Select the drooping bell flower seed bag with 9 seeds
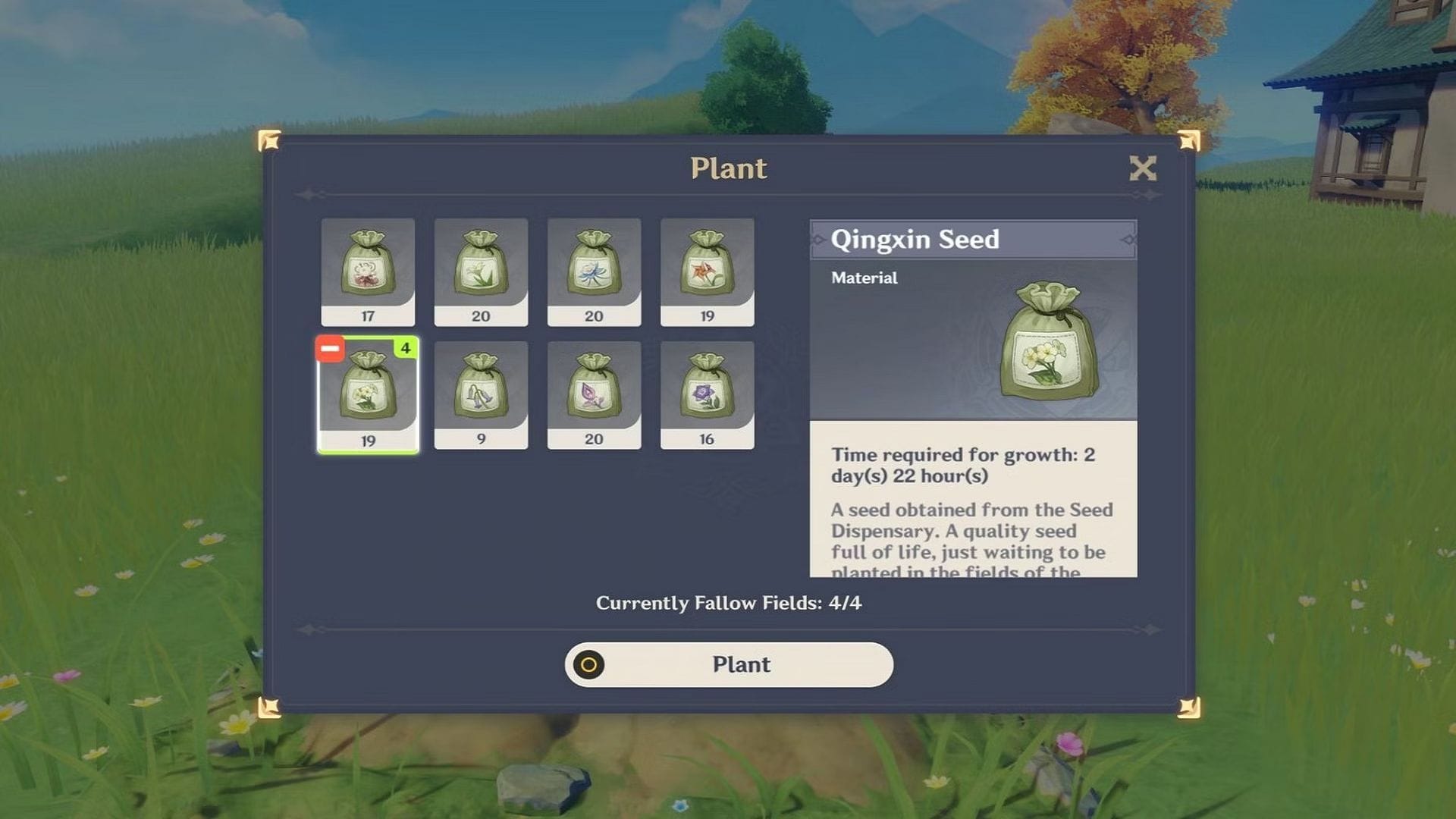The width and height of the screenshot is (1456, 819). 482,392
